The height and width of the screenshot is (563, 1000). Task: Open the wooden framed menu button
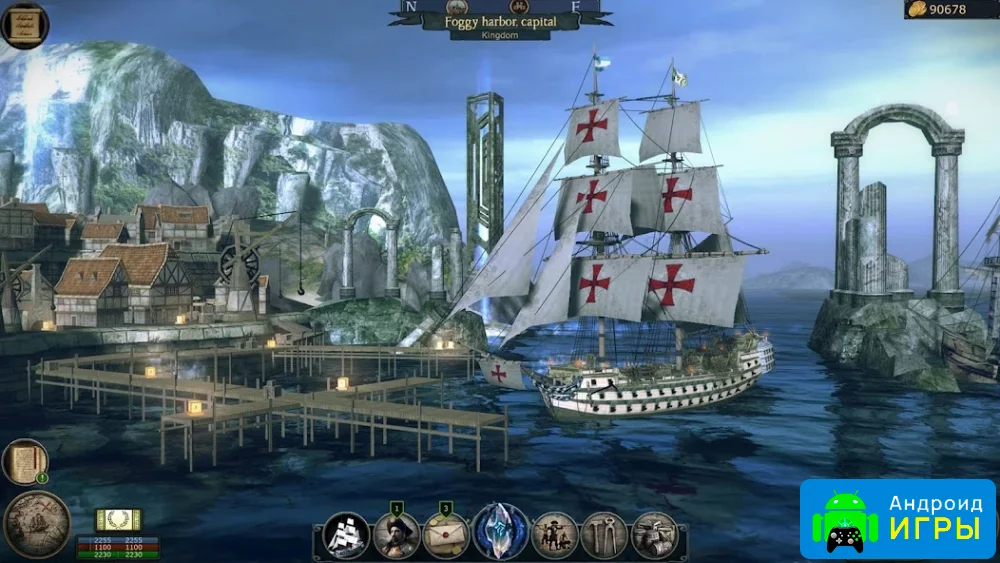[25, 24]
